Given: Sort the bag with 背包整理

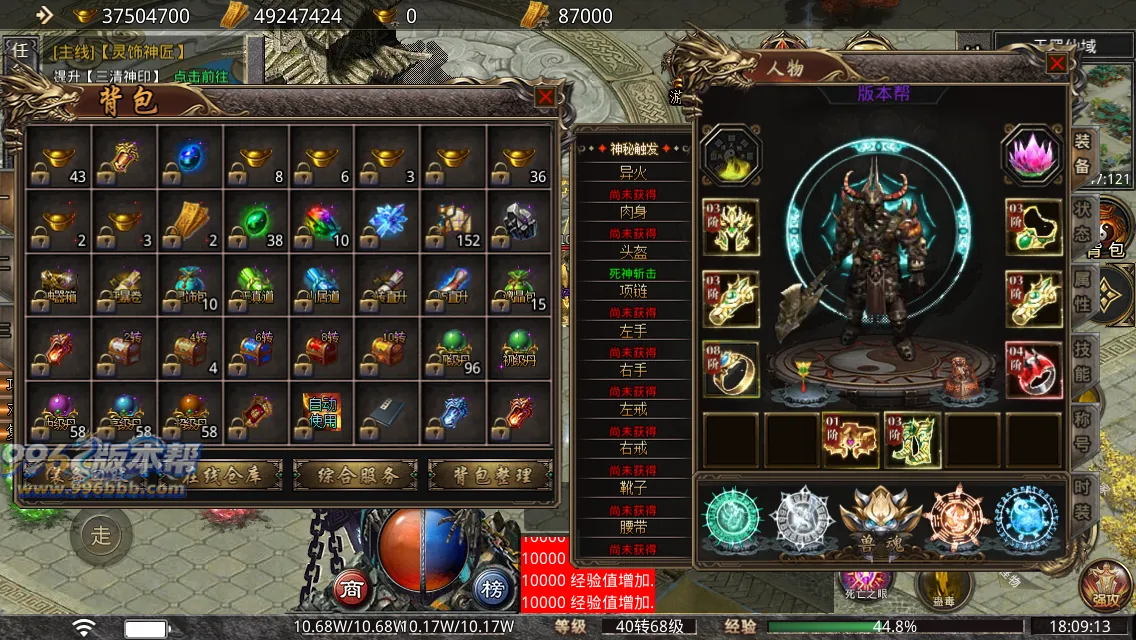Looking at the screenshot, I should pos(490,475).
